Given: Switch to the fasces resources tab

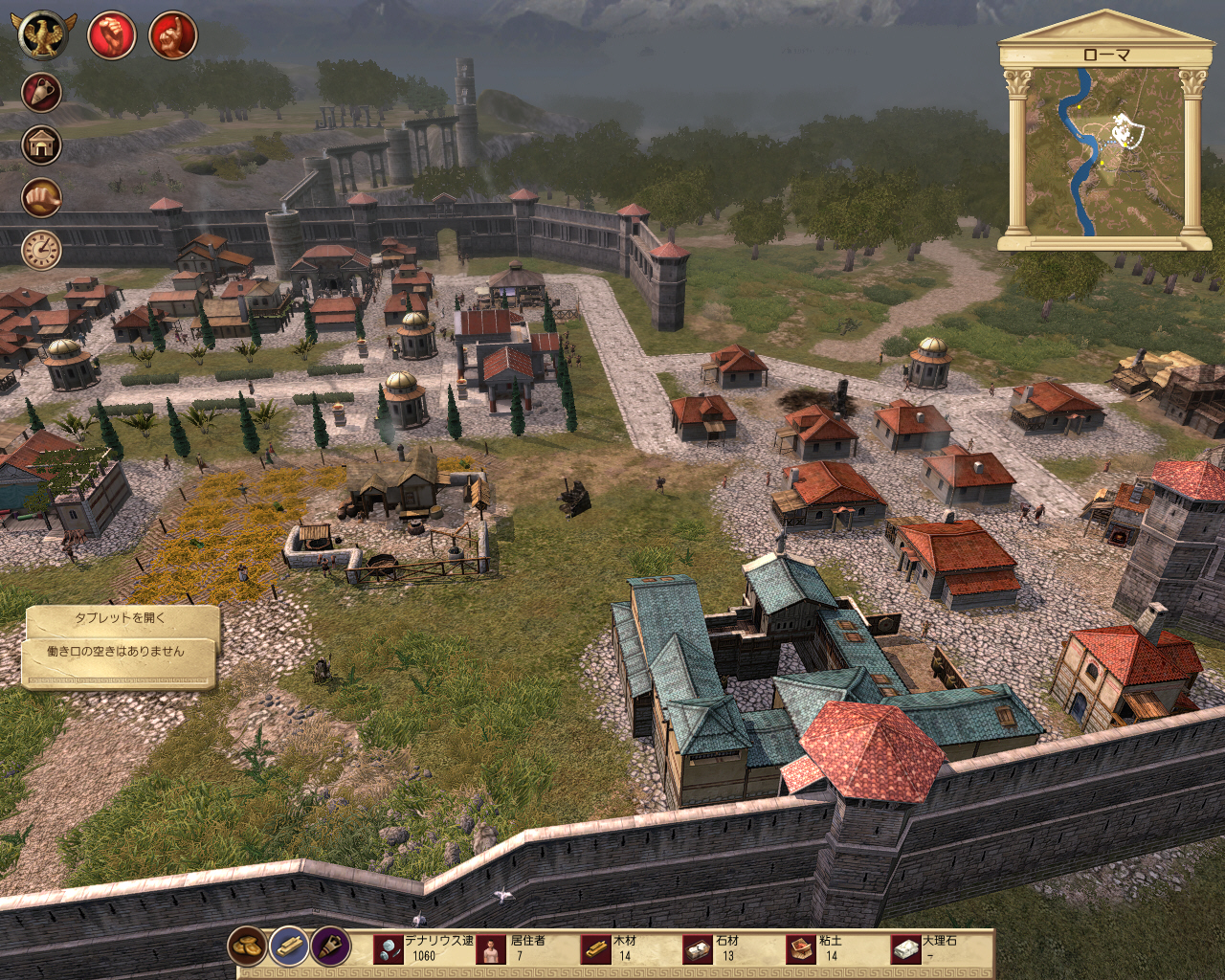Looking at the screenshot, I should click(330, 947).
